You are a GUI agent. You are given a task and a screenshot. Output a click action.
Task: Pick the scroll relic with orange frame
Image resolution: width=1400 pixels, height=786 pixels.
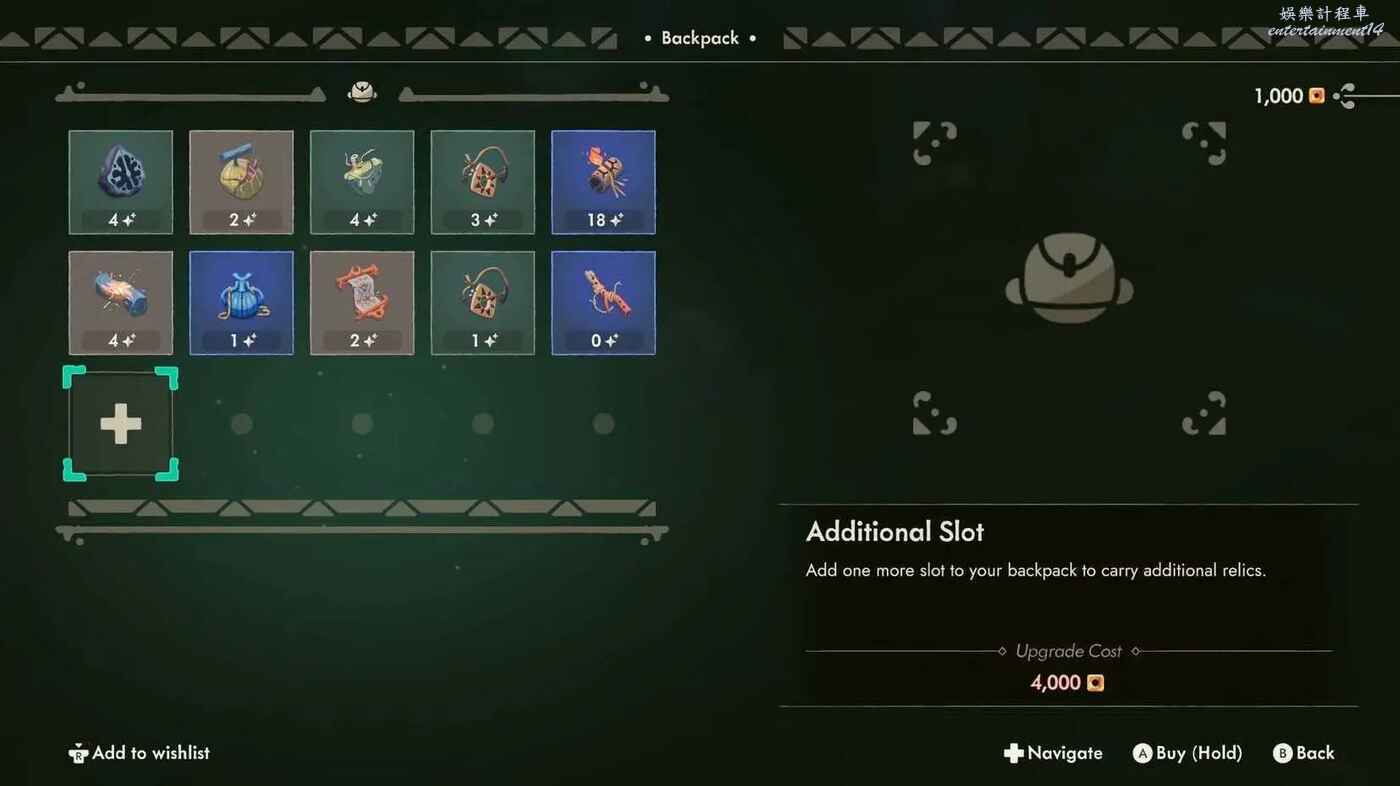tap(362, 303)
